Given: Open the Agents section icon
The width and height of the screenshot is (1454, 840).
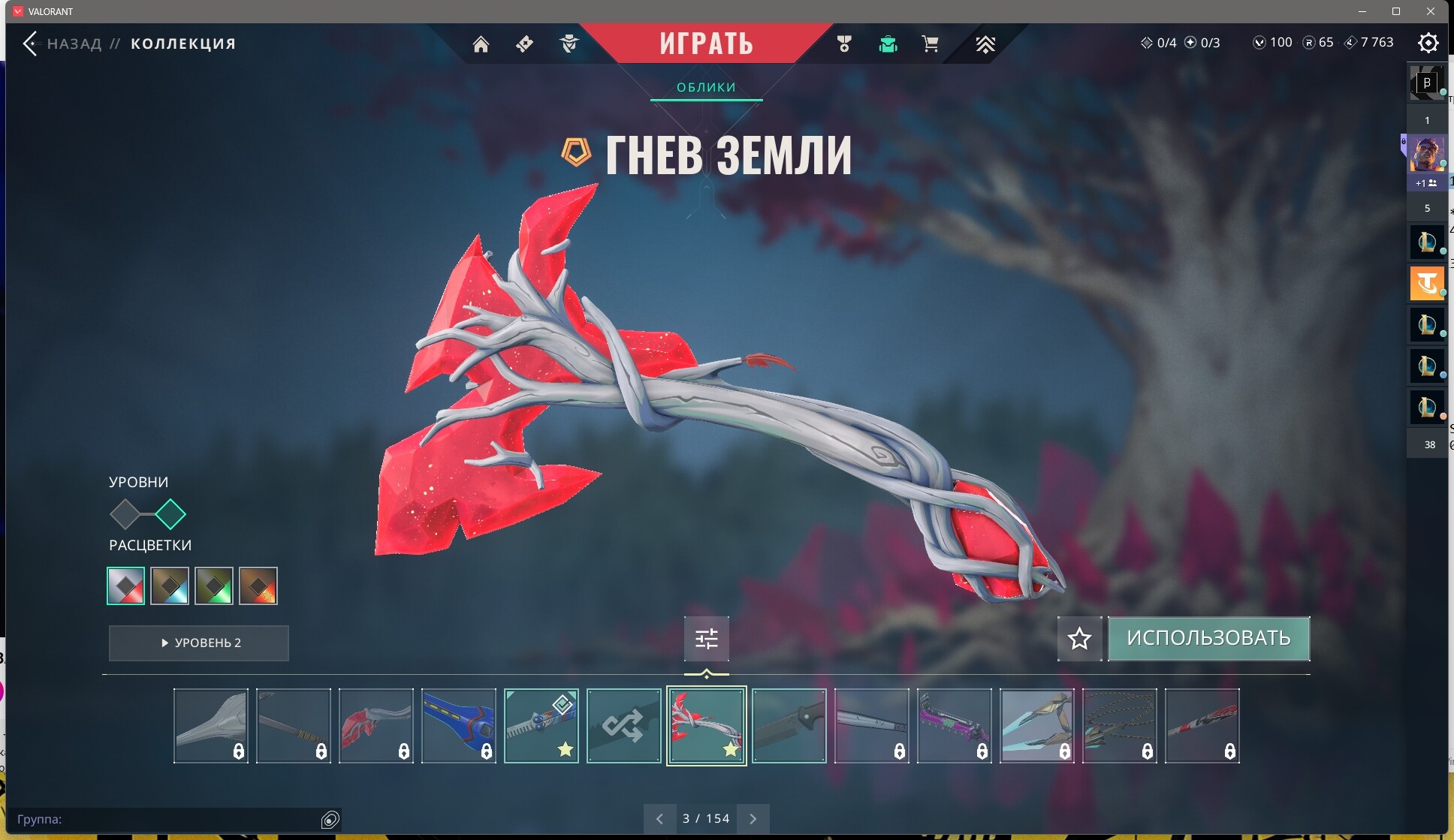Looking at the screenshot, I should [x=570, y=44].
